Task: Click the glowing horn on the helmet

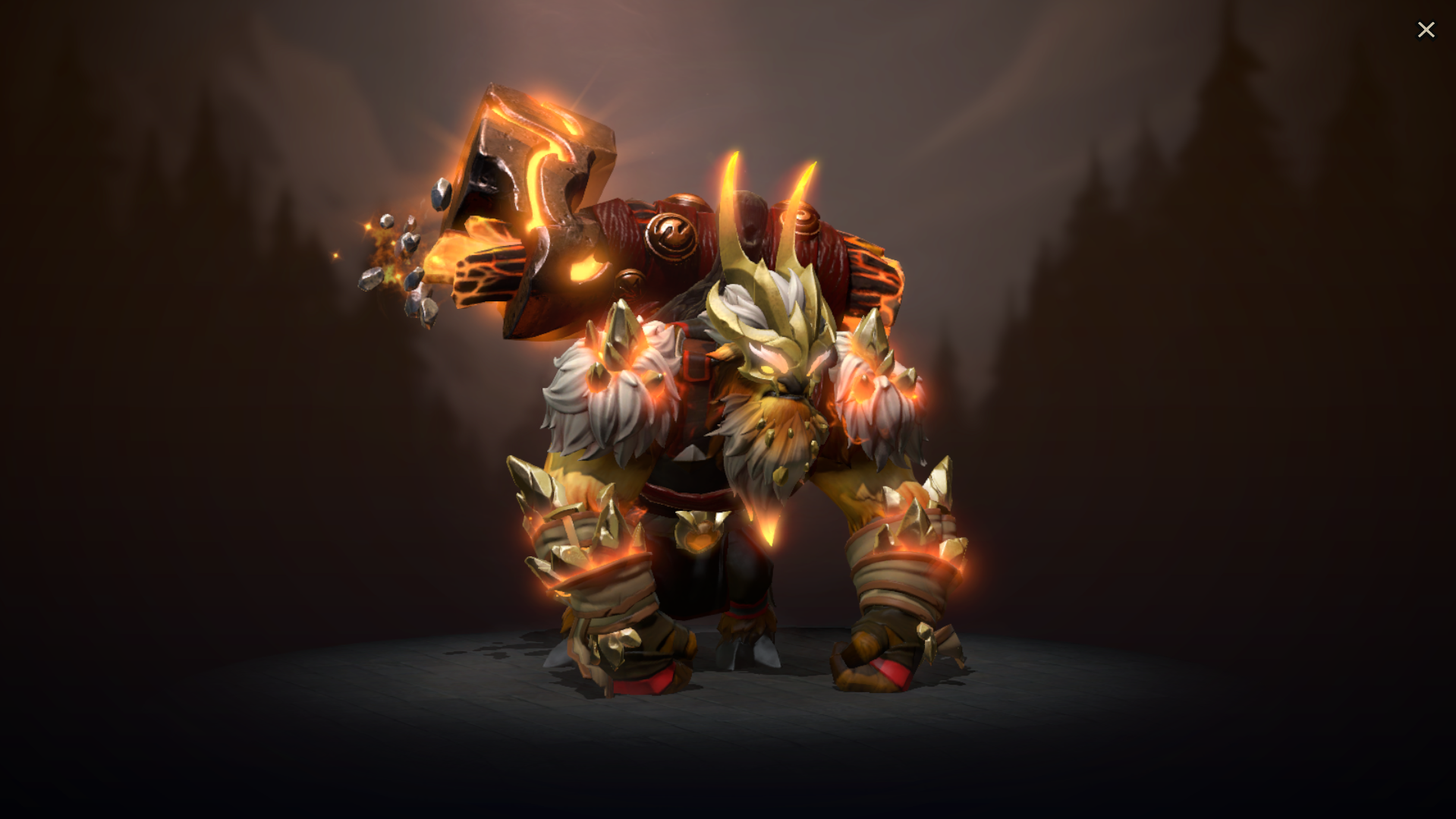Action: [736, 190]
